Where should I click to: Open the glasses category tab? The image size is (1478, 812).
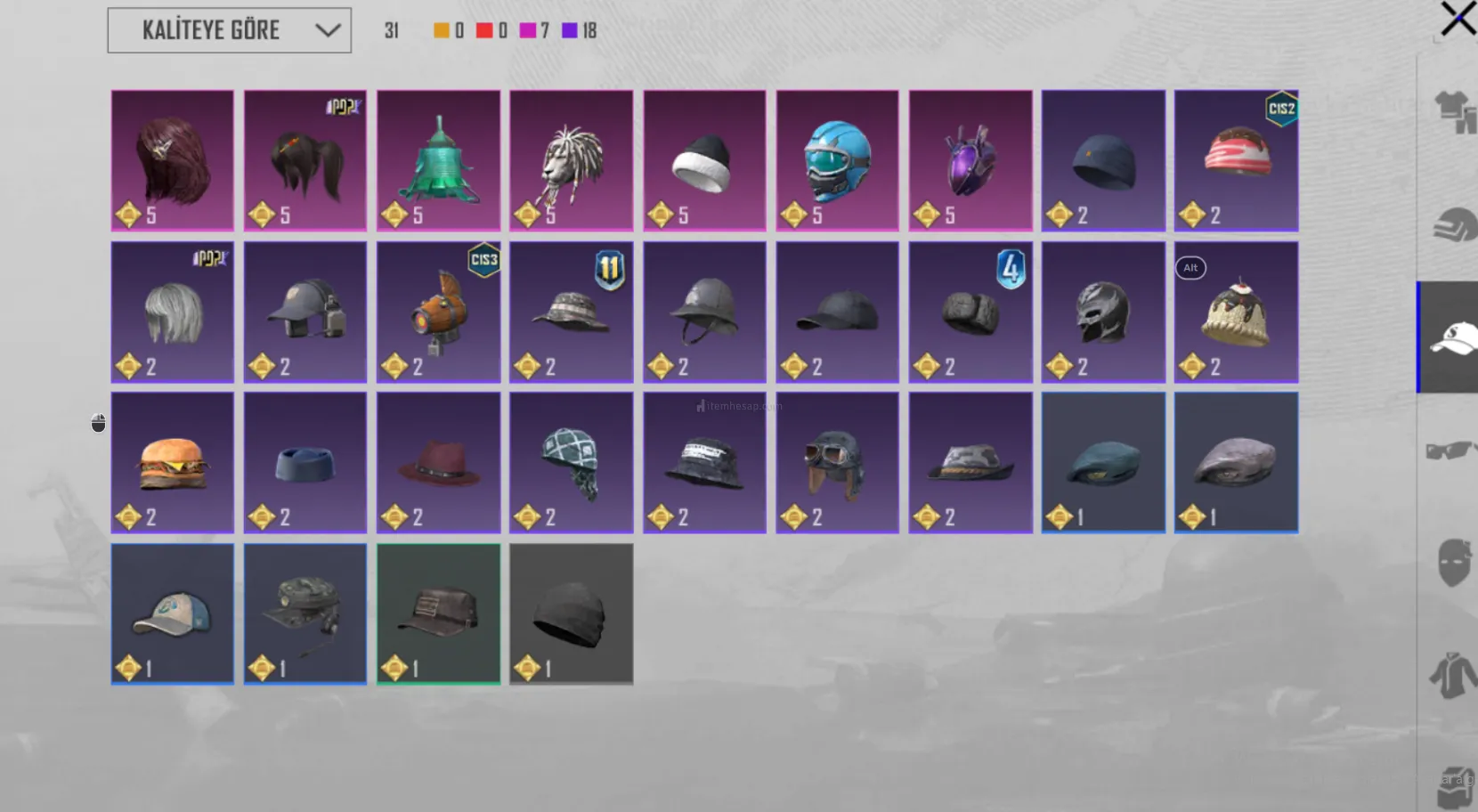1450,451
